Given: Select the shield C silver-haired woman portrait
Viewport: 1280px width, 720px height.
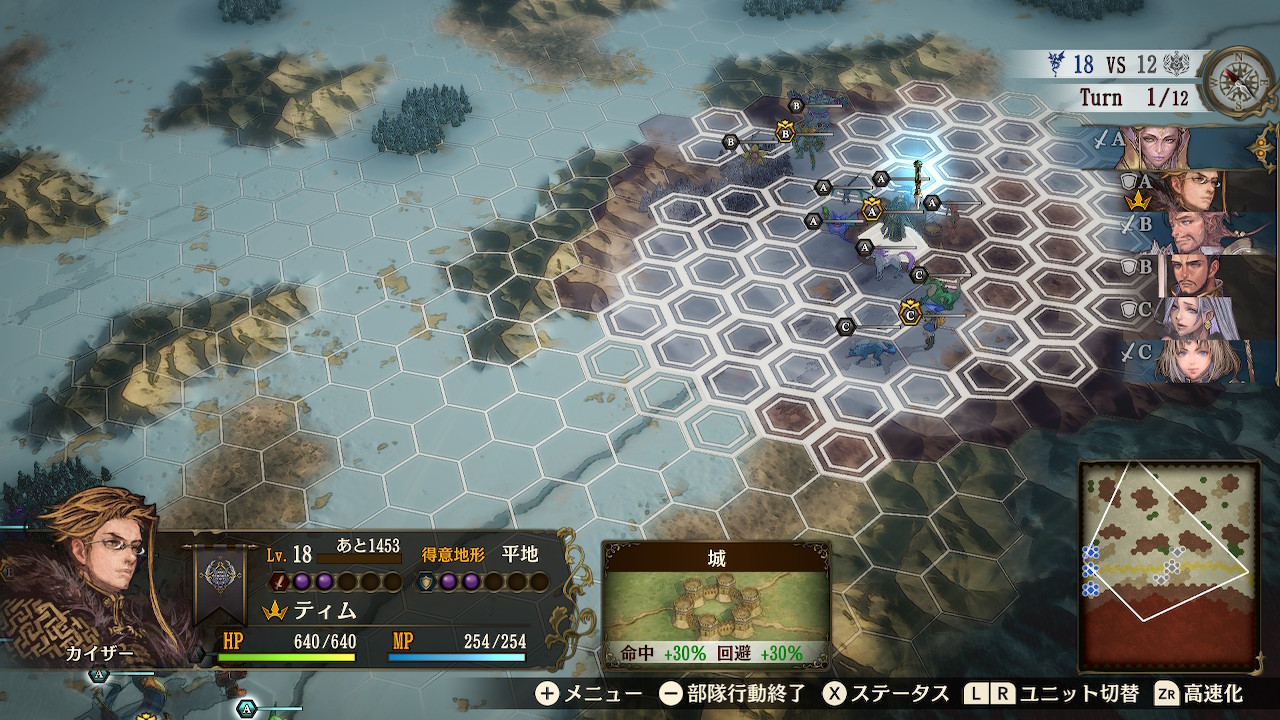Looking at the screenshot, I should [x=1195, y=317].
